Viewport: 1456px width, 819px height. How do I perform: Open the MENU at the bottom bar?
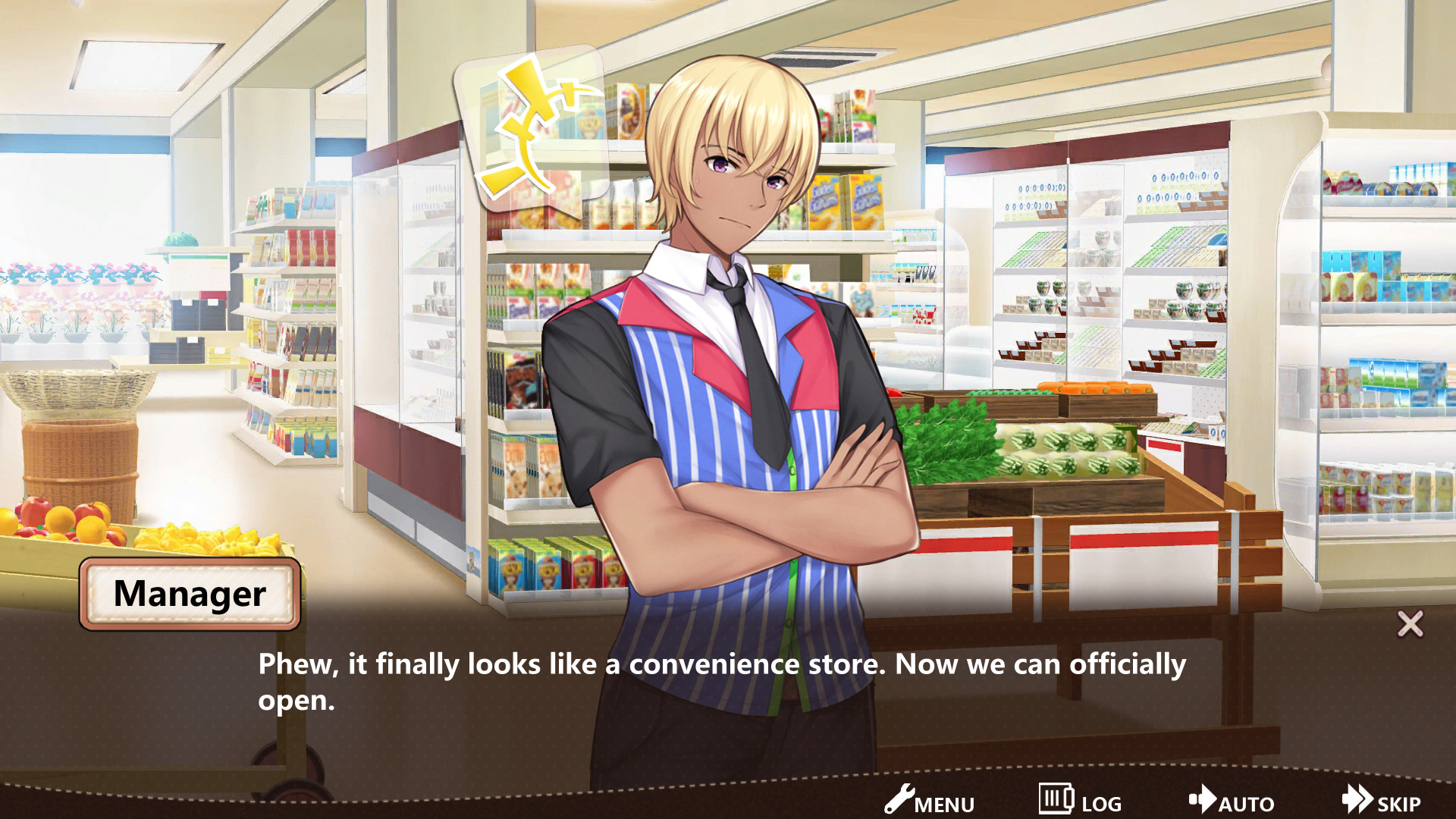pyautogui.click(x=929, y=801)
